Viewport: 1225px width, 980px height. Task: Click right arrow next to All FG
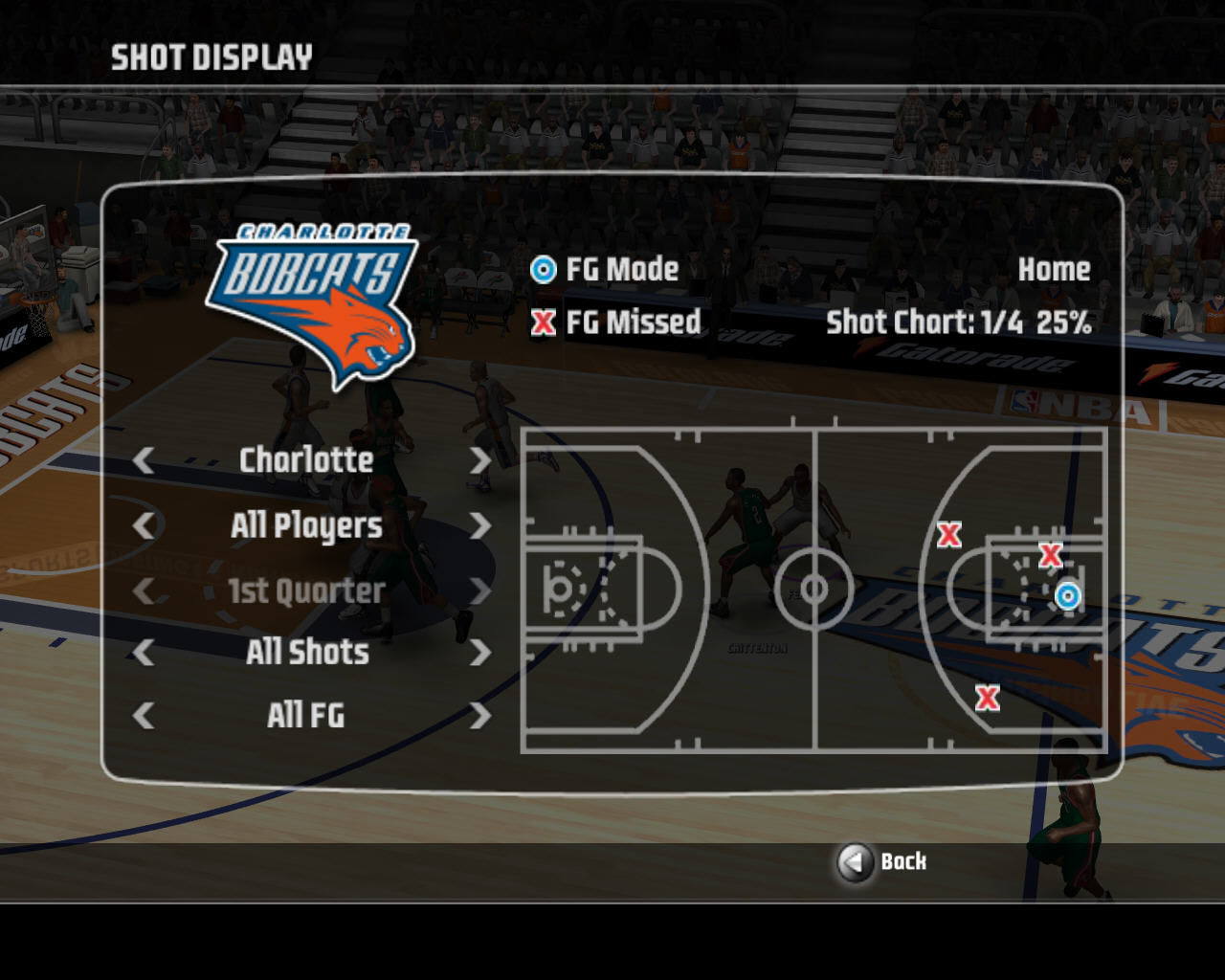pyautogui.click(x=479, y=716)
